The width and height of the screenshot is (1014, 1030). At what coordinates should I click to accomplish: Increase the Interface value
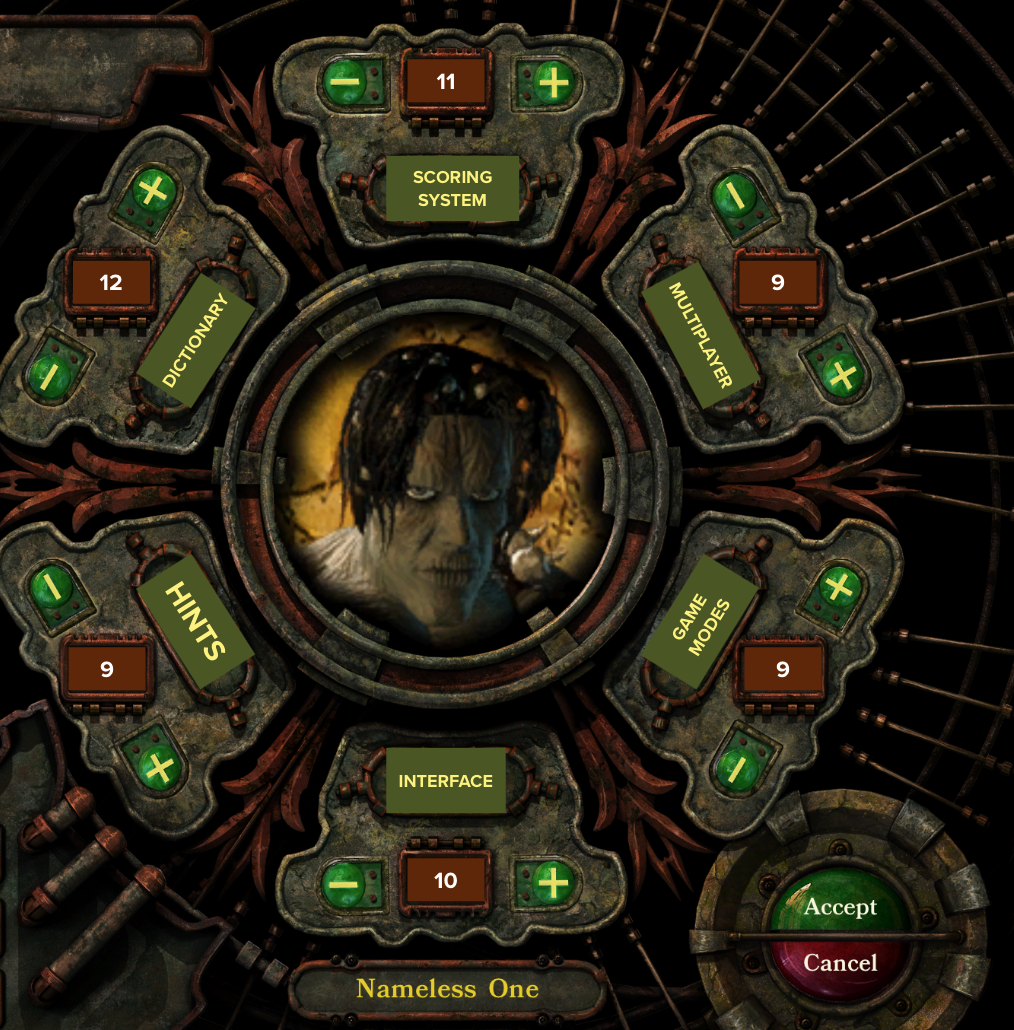tap(551, 882)
